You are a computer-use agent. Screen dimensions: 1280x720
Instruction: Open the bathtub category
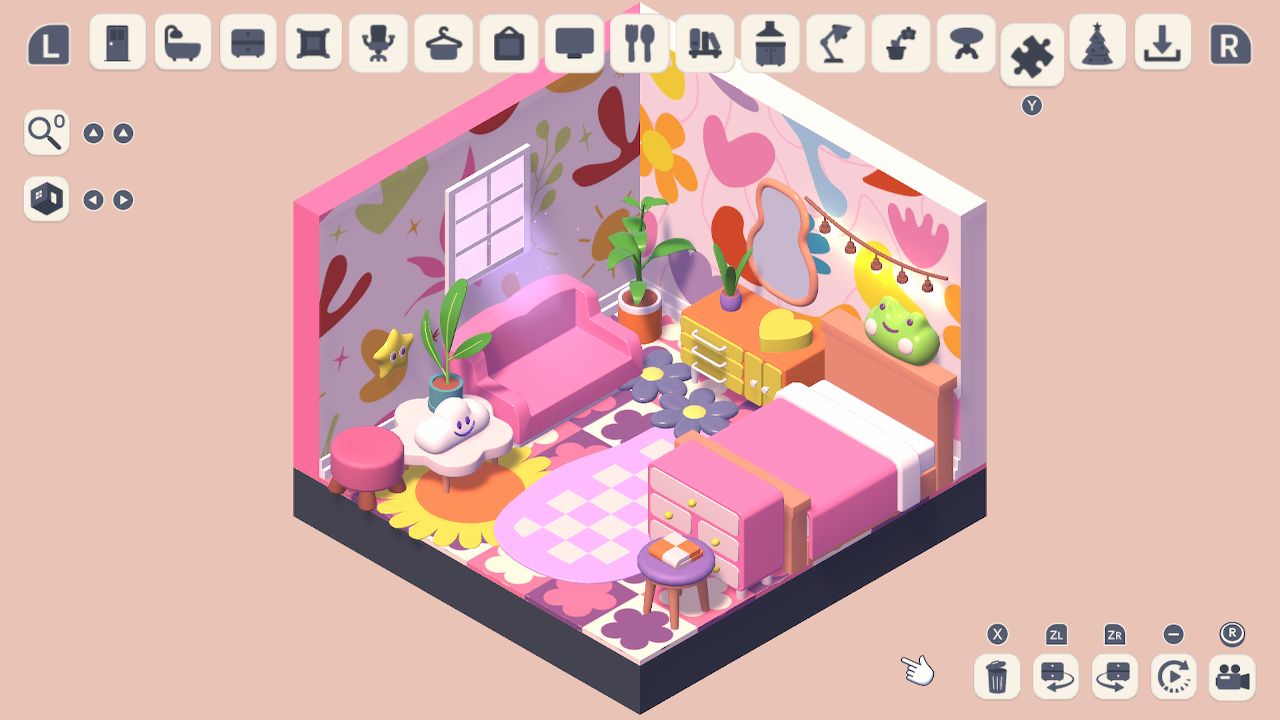click(x=181, y=43)
